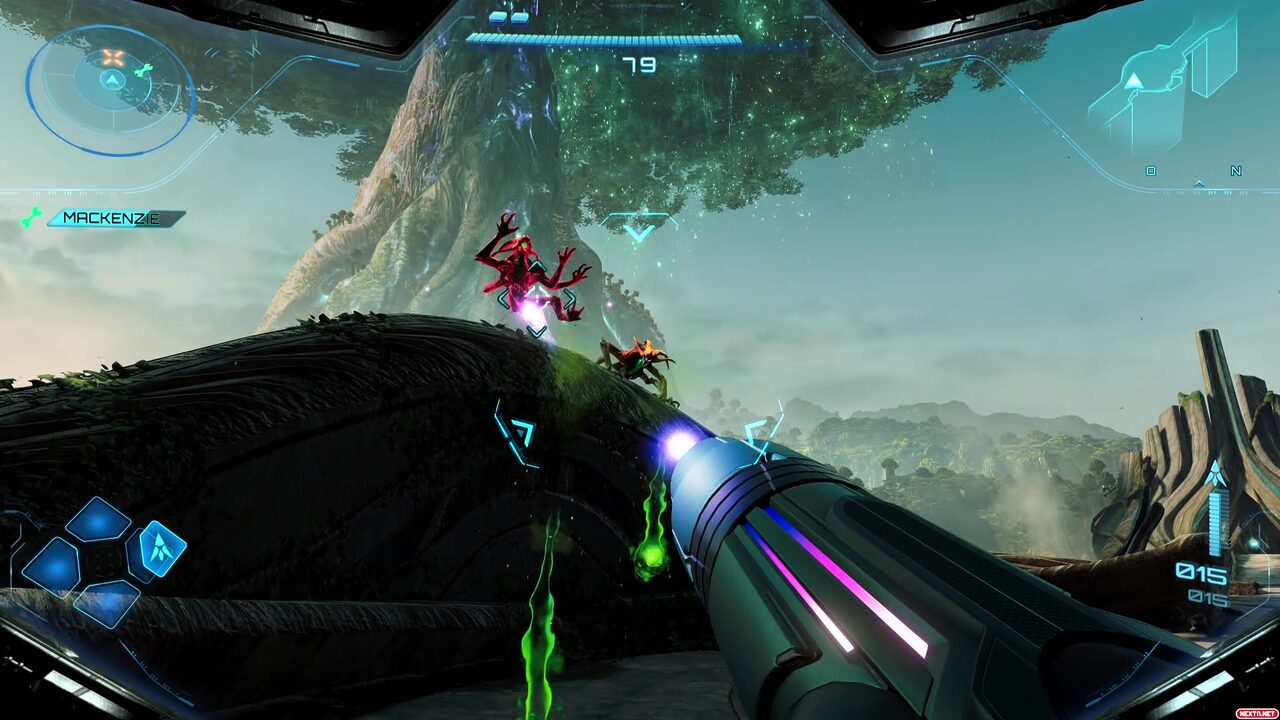Image resolution: width=1280 pixels, height=720 pixels.
Task: Open the circular radar display
Action: click(110, 90)
